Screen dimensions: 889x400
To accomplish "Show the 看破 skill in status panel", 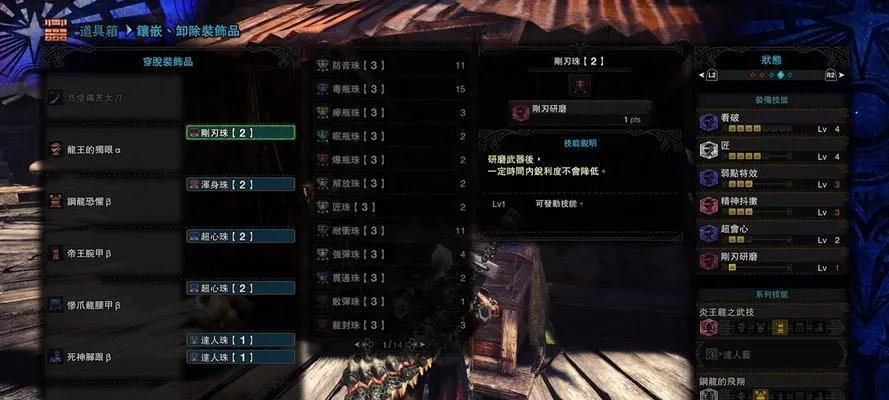I will pos(770,122).
